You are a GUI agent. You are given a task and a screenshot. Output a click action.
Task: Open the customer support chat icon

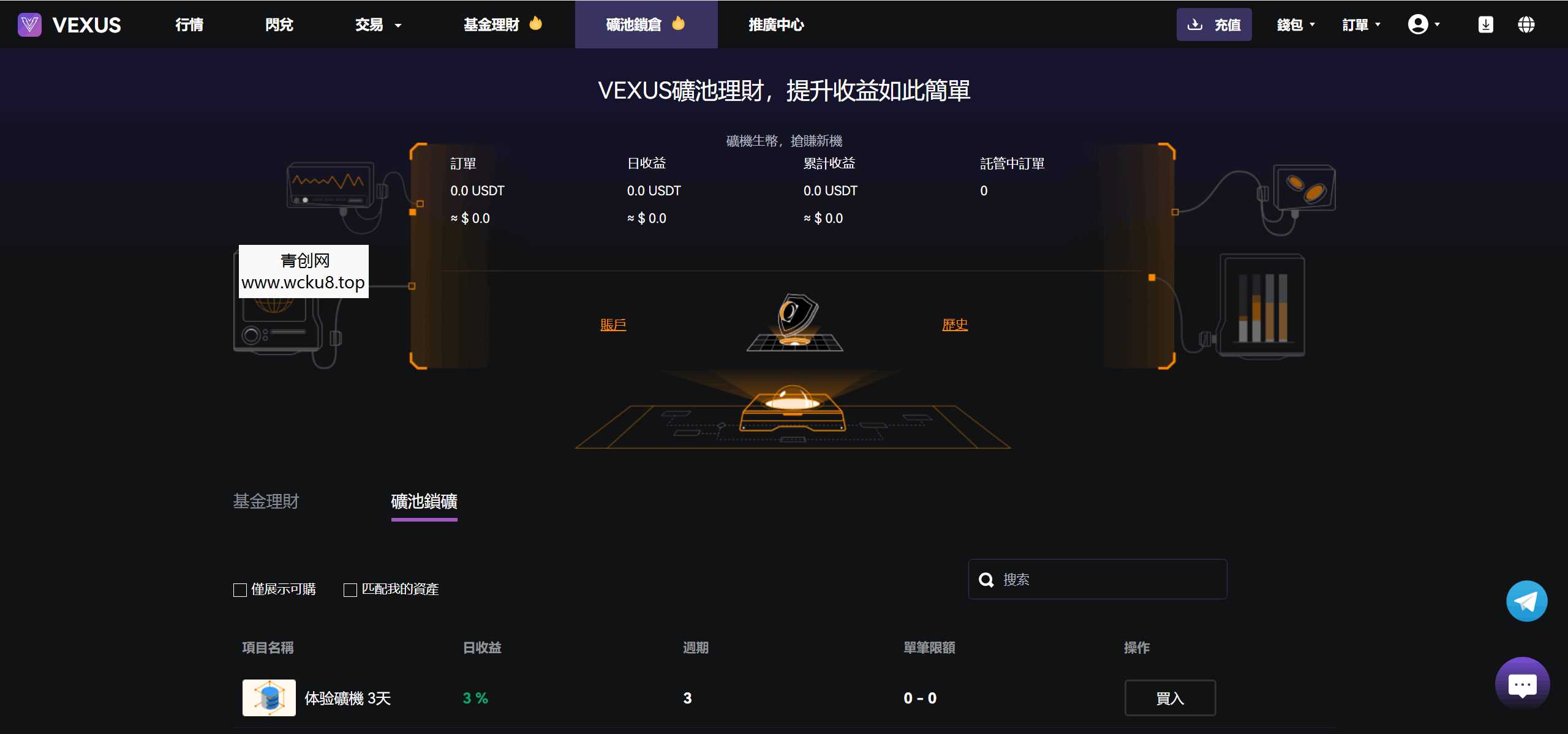pyautogui.click(x=1522, y=684)
